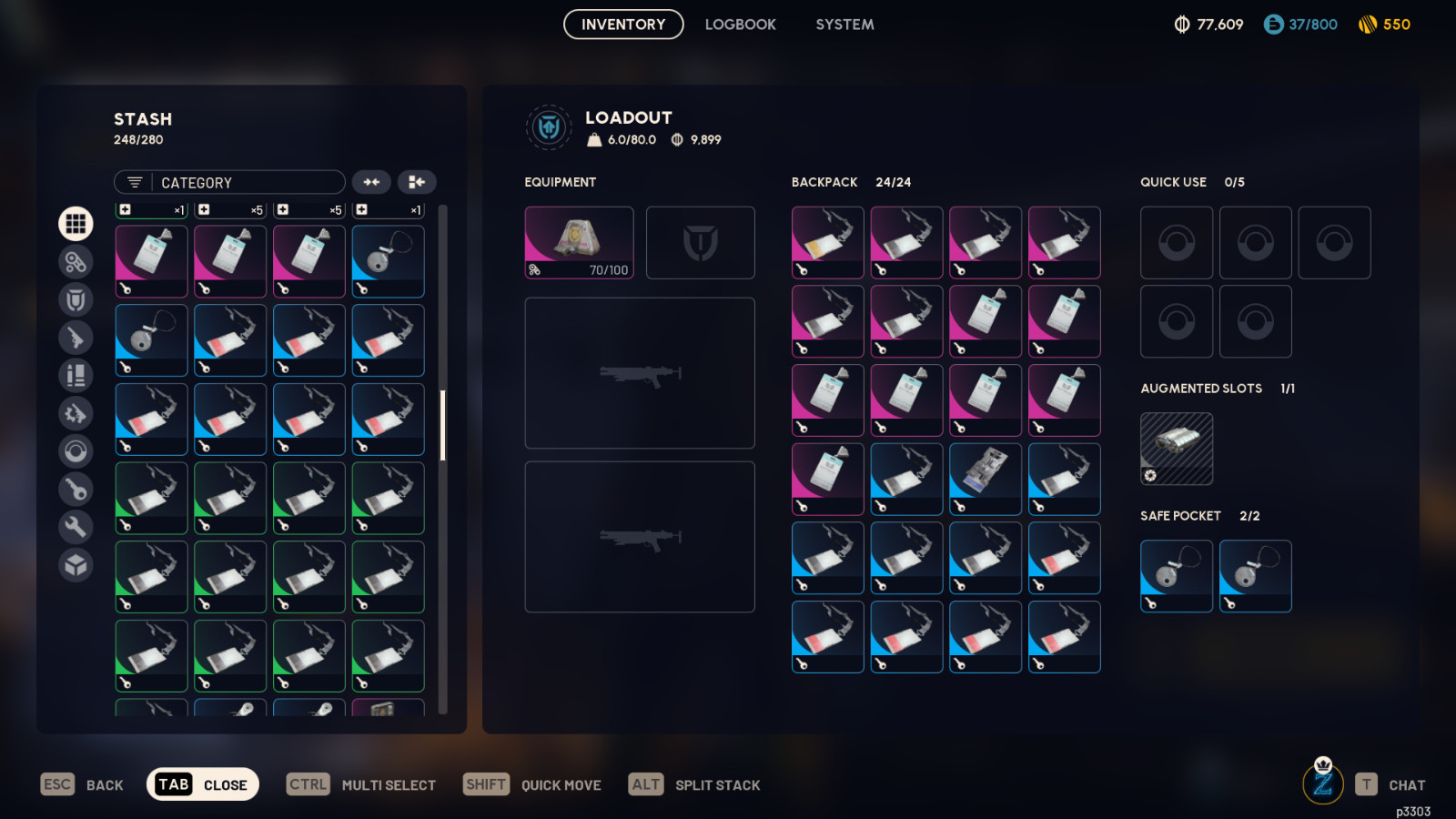Image resolution: width=1456 pixels, height=819 pixels.
Task: Select the first key fob in Safe Pocket
Action: [x=1176, y=576]
